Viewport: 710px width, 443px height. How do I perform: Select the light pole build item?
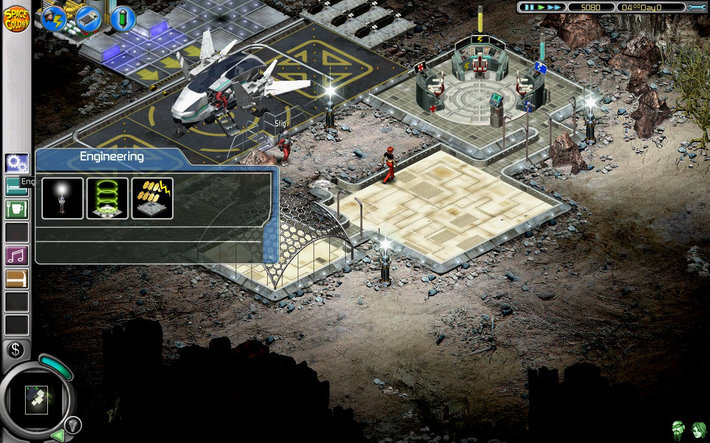point(62,198)
